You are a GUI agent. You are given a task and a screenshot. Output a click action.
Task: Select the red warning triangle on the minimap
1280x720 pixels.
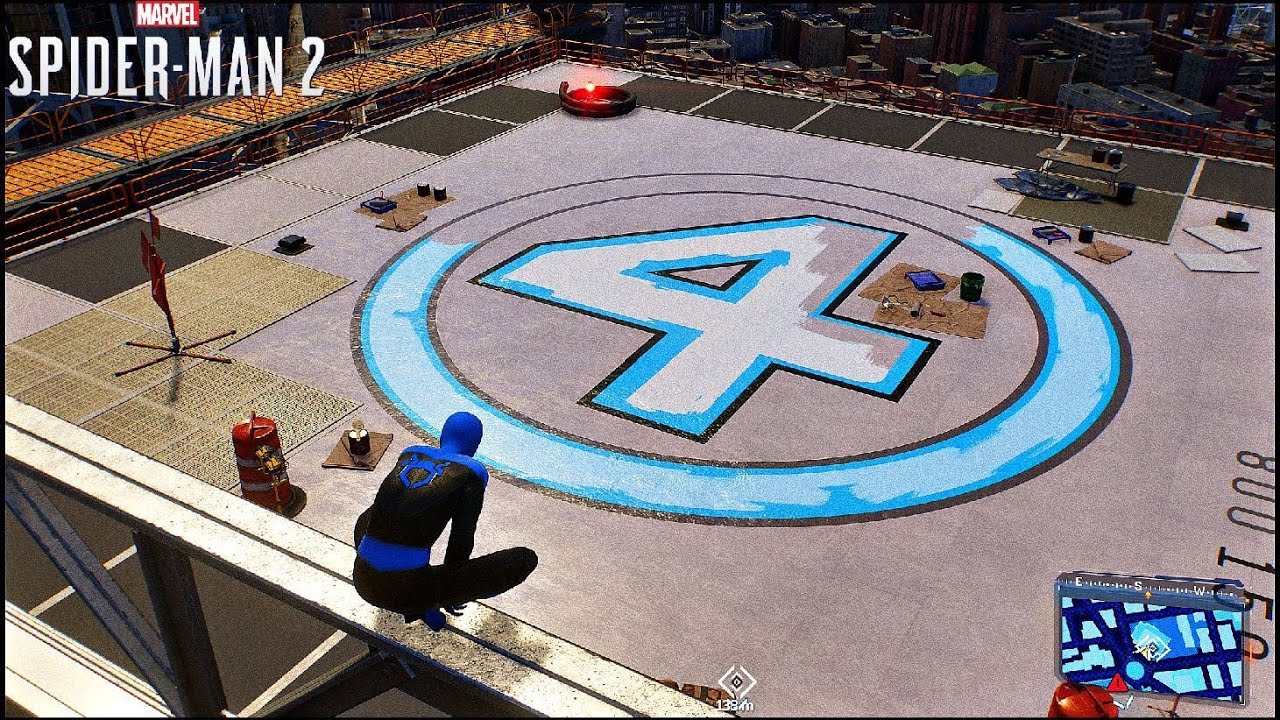[1116, 682]
